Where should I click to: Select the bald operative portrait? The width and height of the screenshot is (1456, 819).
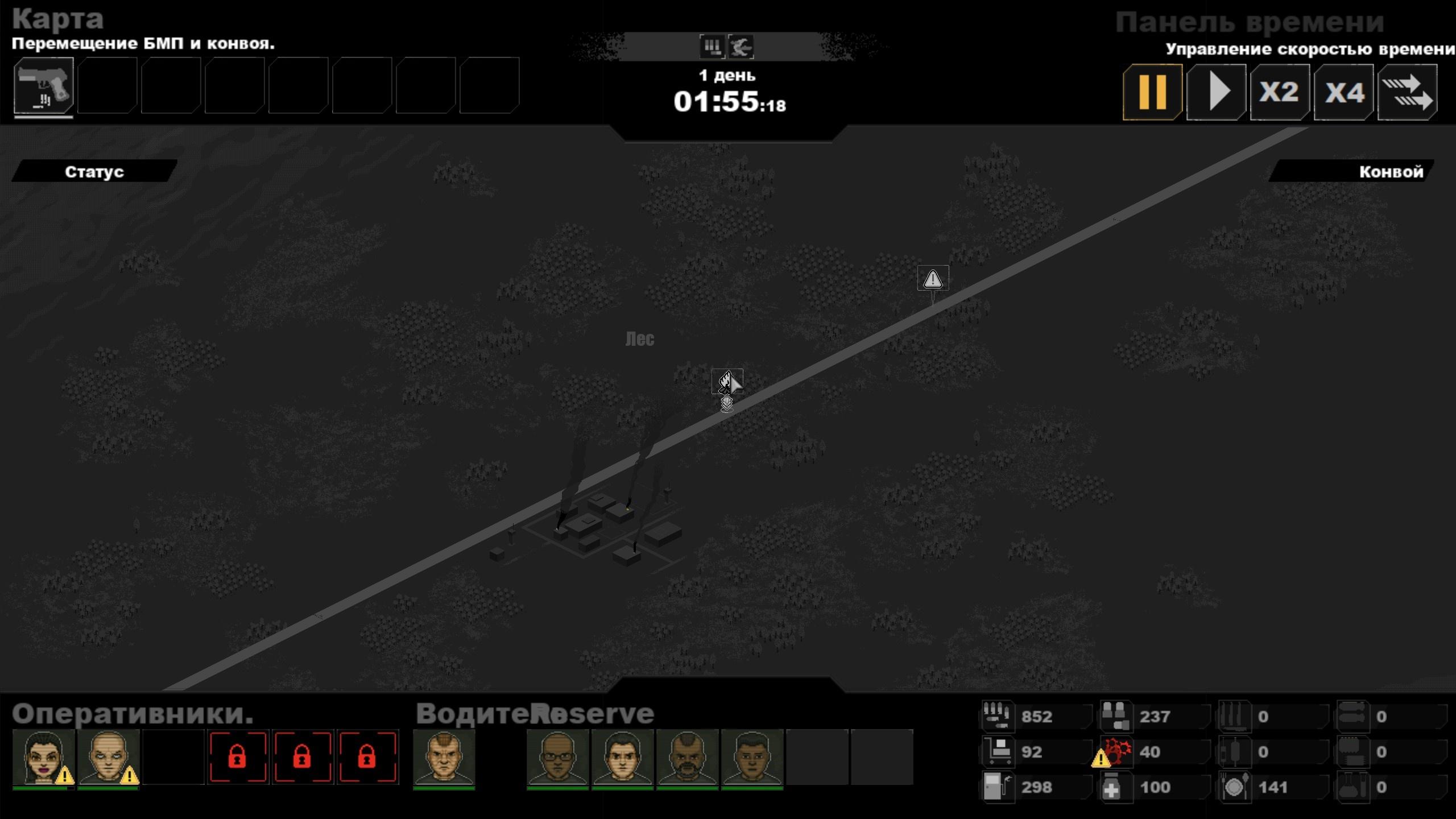point(108,758)
